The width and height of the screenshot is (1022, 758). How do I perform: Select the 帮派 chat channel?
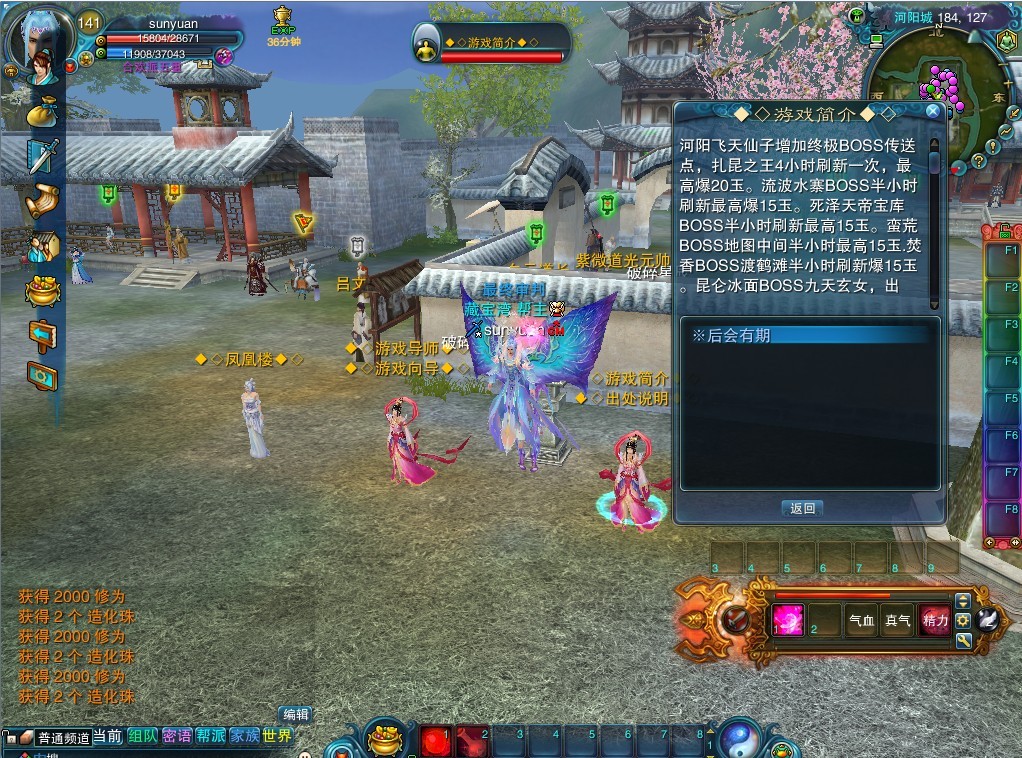click(210, 737)
